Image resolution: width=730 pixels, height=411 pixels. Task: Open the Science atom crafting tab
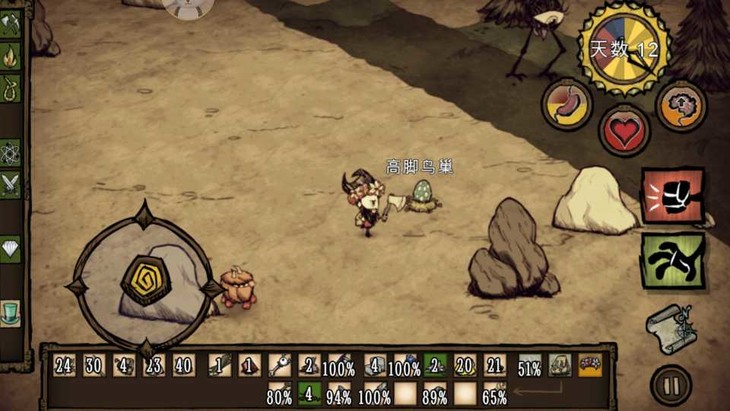coord(11,153)
